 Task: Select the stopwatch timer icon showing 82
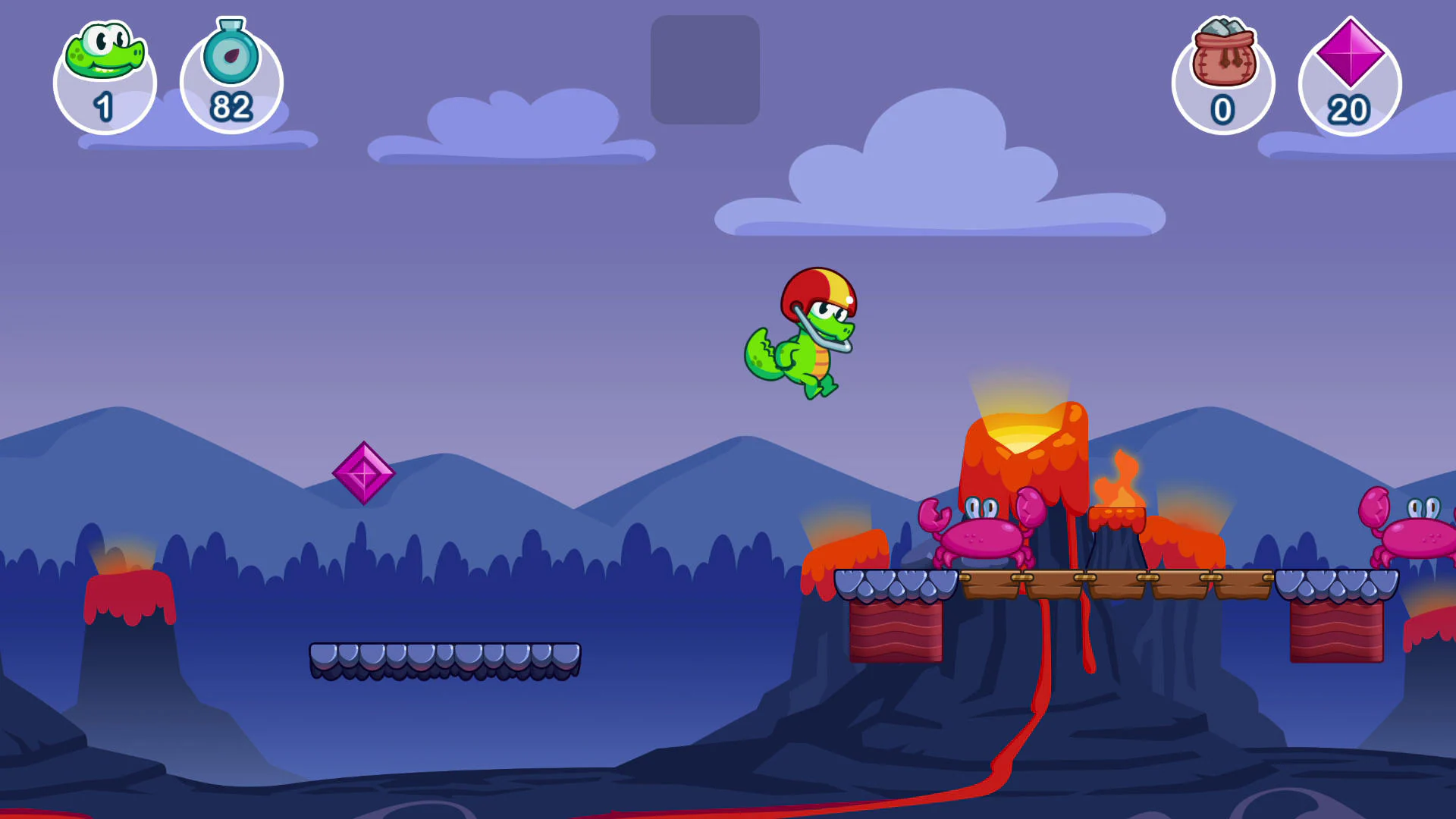pos(231,57)
